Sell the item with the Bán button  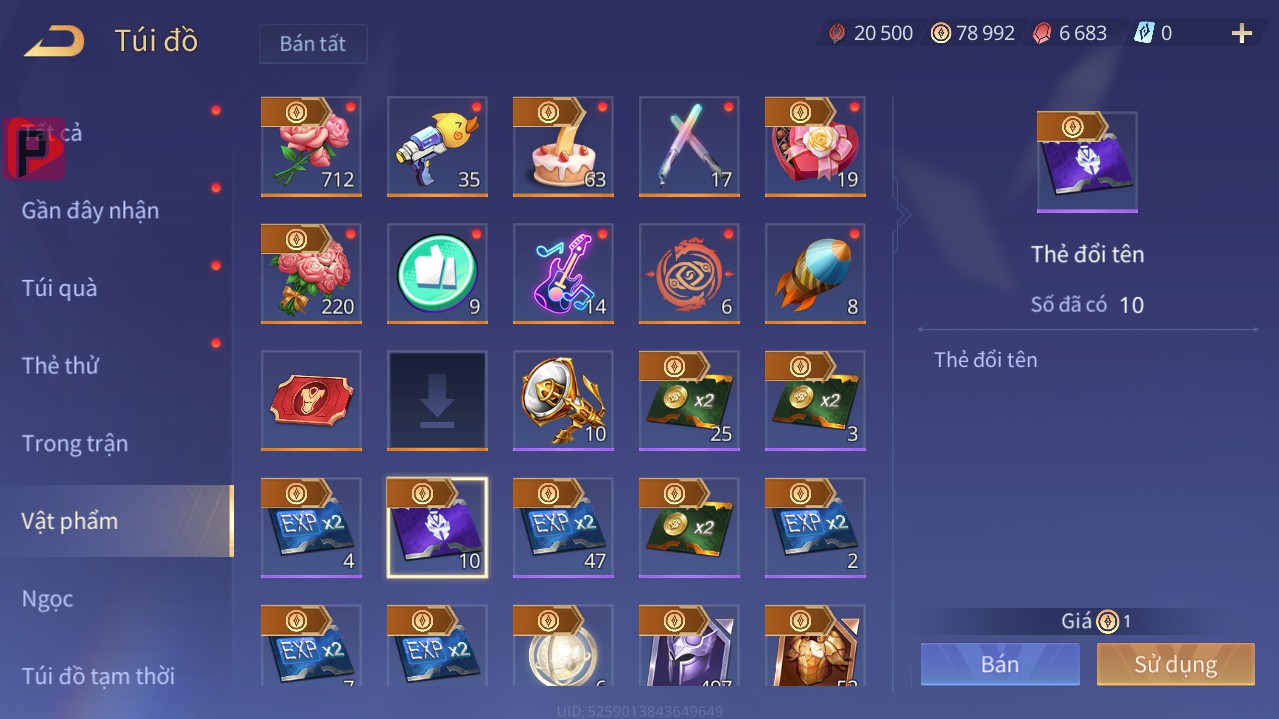1000,664
